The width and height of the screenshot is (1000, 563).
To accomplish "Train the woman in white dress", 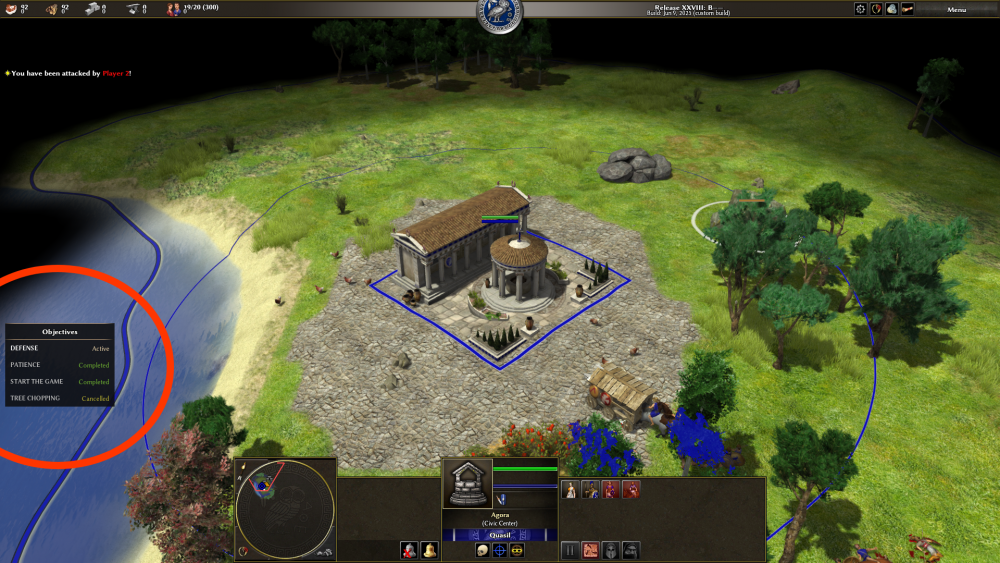I will coord(571,489).
